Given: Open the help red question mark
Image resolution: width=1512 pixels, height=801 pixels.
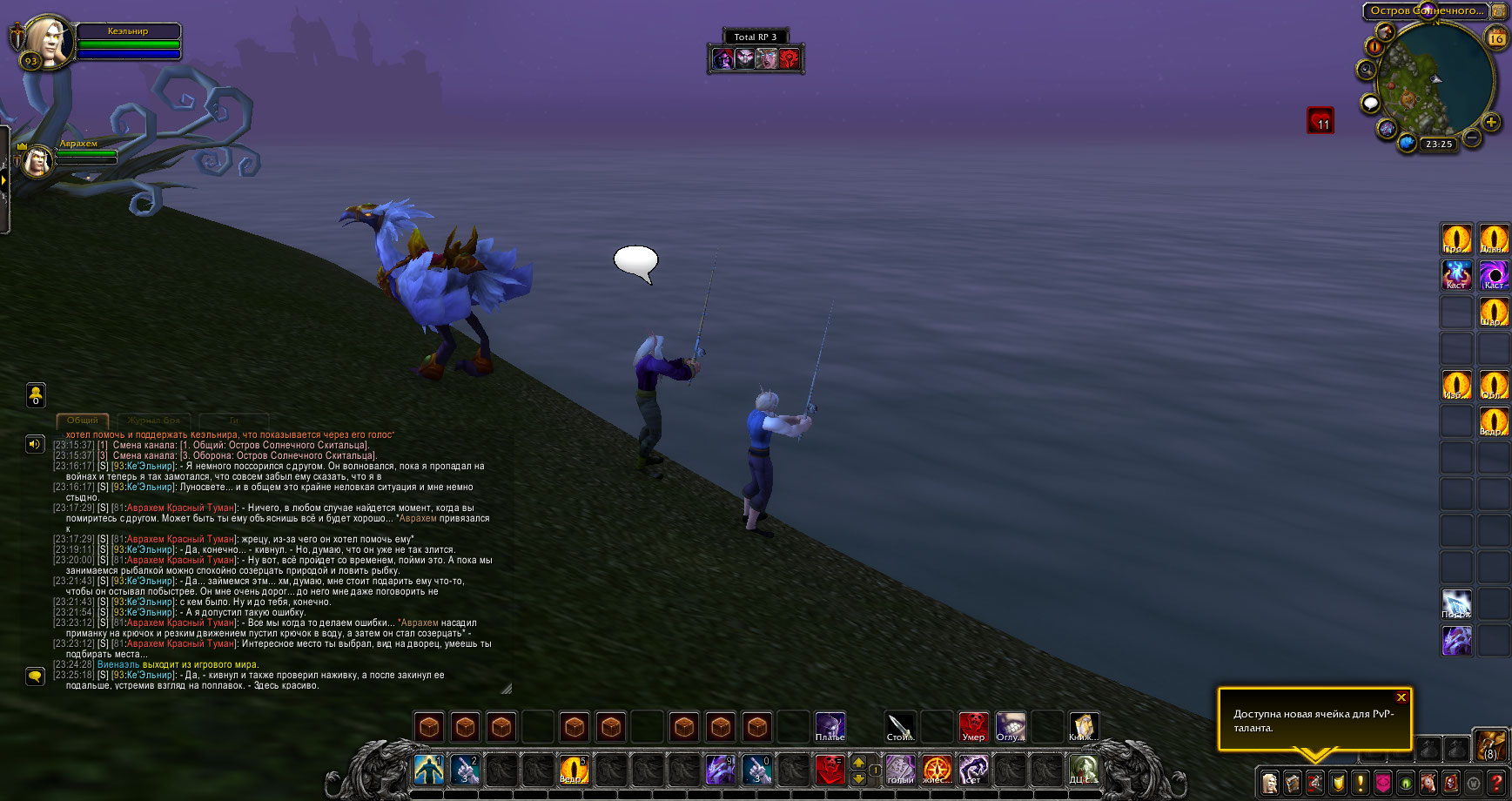Looking at the screenshot, I should click(x=1496, y=783).
